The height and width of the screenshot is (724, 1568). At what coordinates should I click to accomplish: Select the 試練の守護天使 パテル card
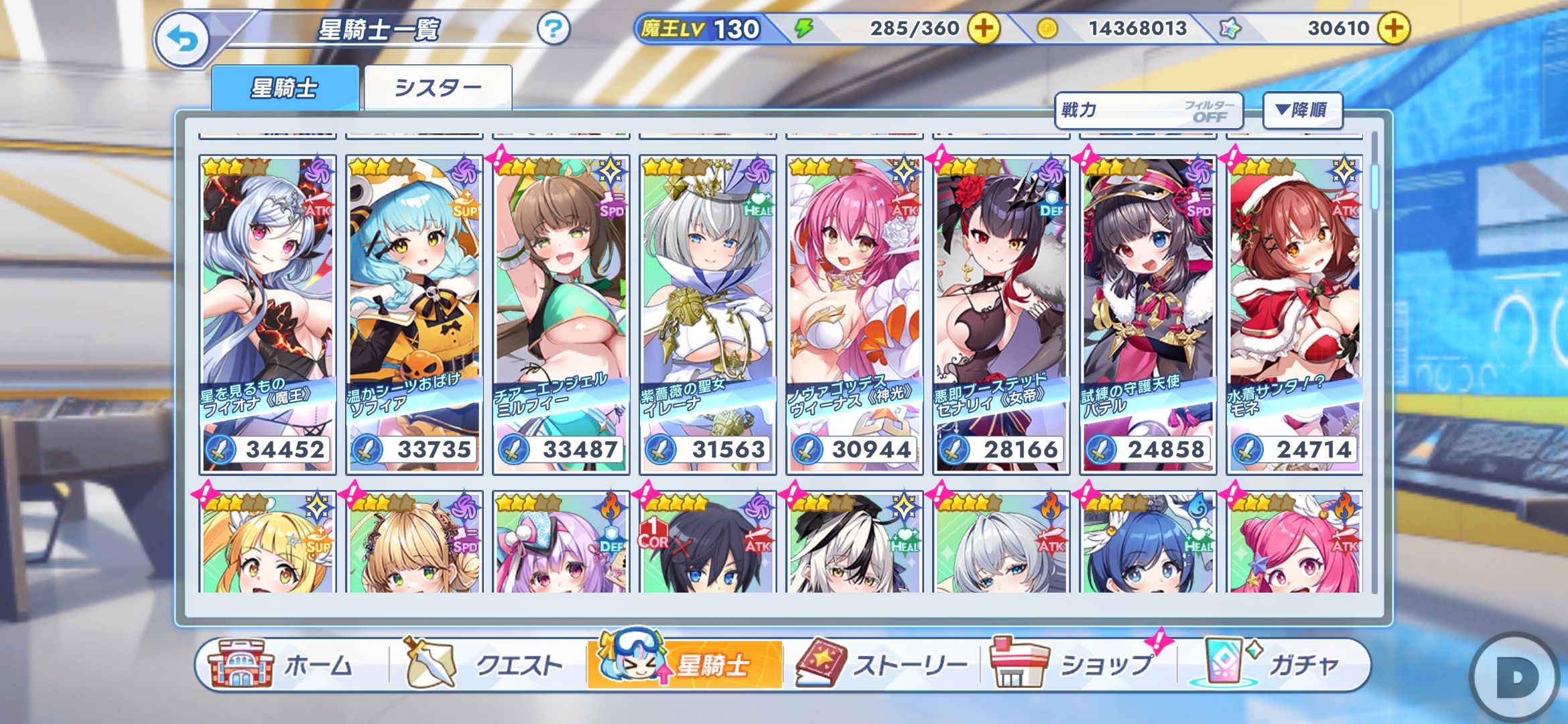tap(1148, 314)
